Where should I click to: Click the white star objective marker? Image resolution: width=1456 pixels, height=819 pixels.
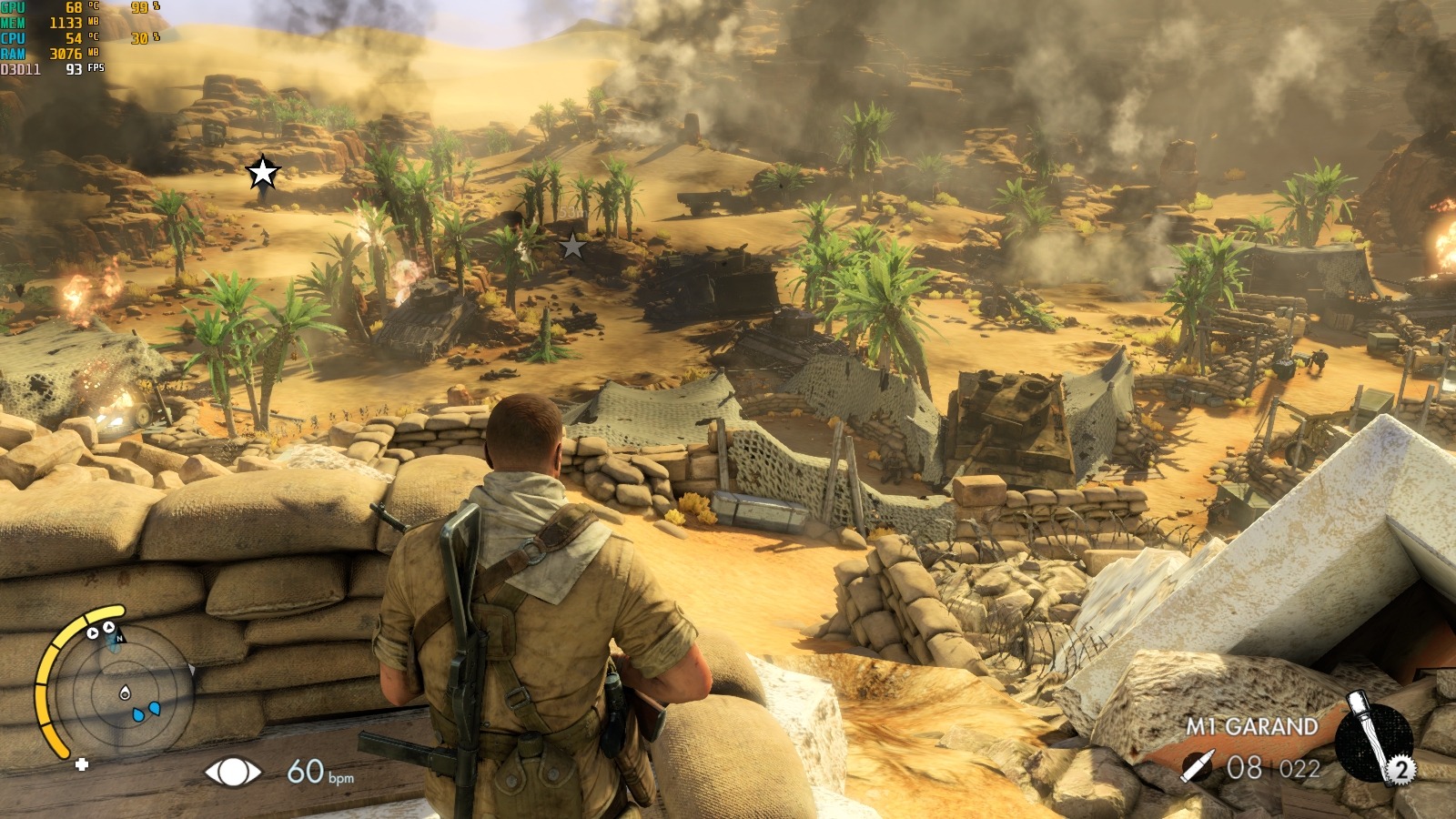263,172
